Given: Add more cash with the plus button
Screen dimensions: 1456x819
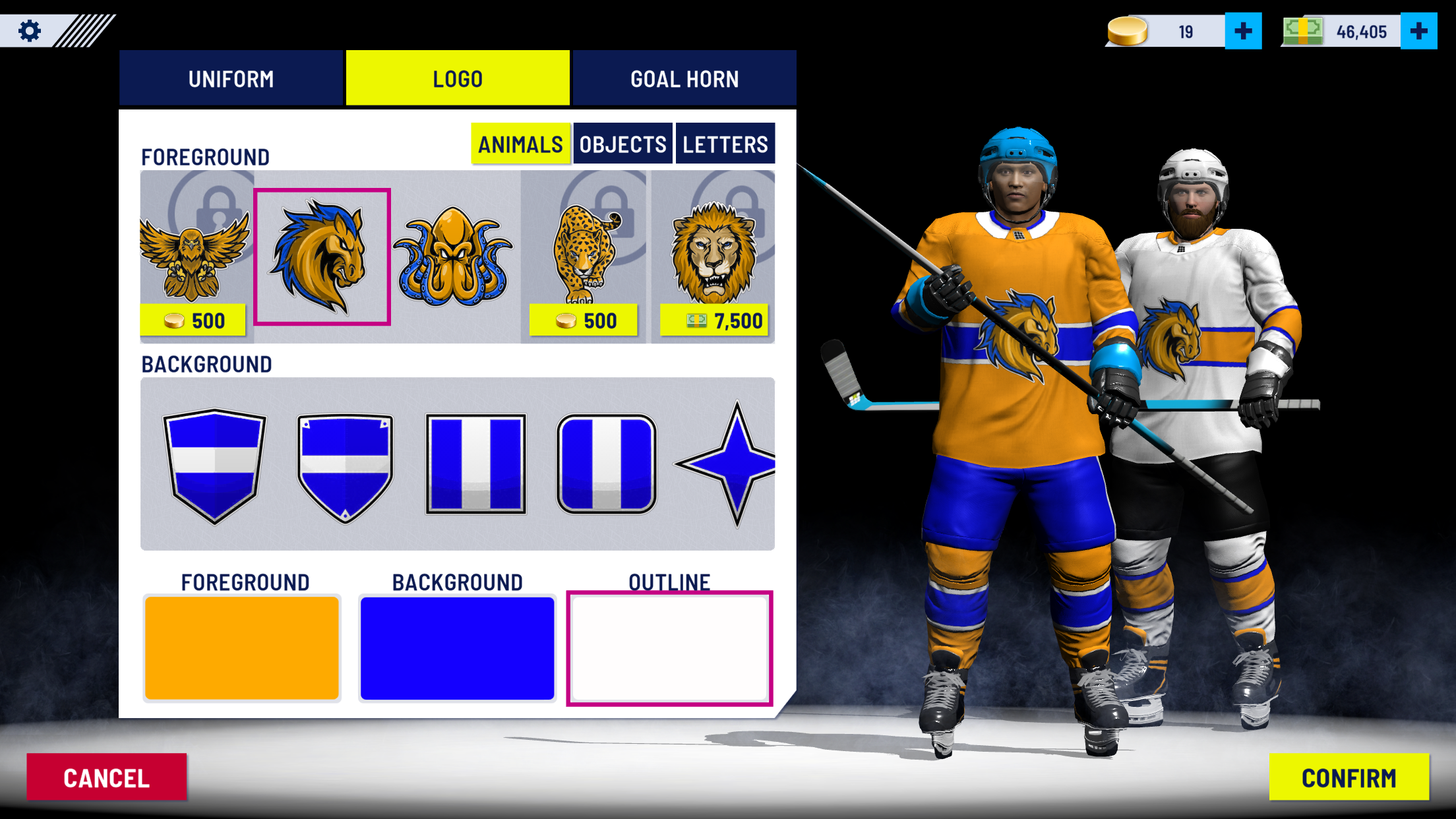Looking at the screenshot, I should tap(1422, 29).
